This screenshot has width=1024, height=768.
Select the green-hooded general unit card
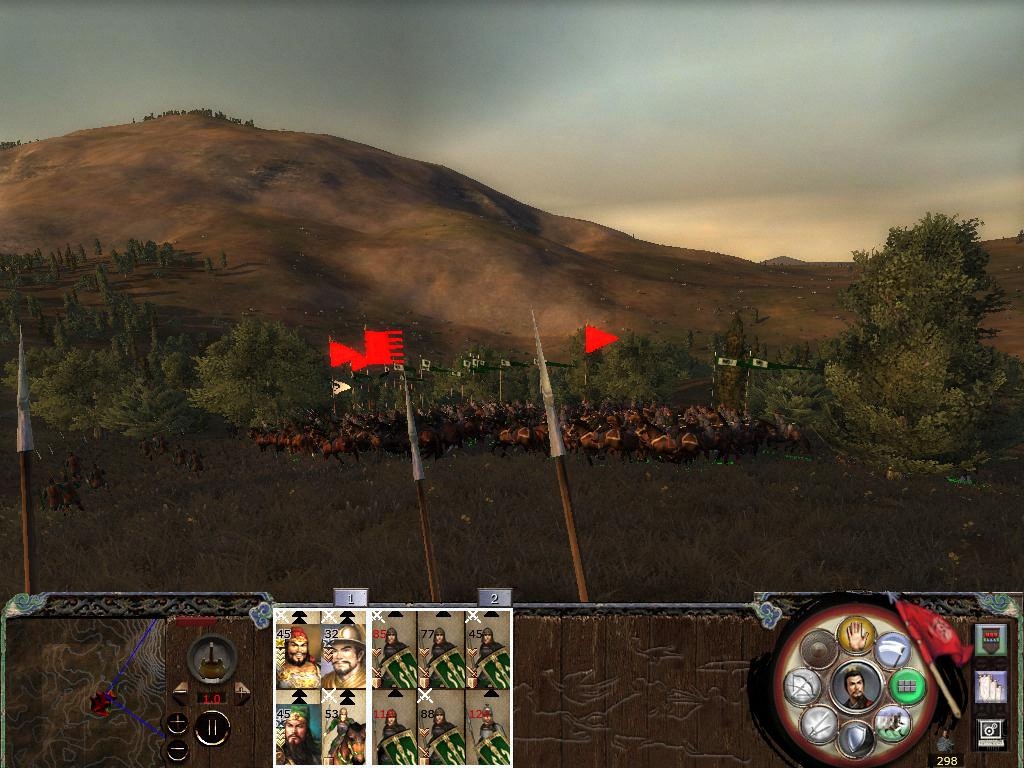298,730
